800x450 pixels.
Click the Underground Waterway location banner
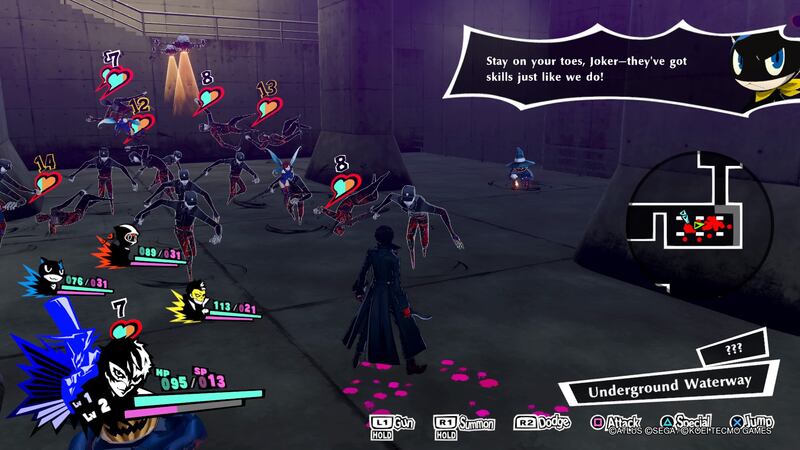tap(668, 381)
